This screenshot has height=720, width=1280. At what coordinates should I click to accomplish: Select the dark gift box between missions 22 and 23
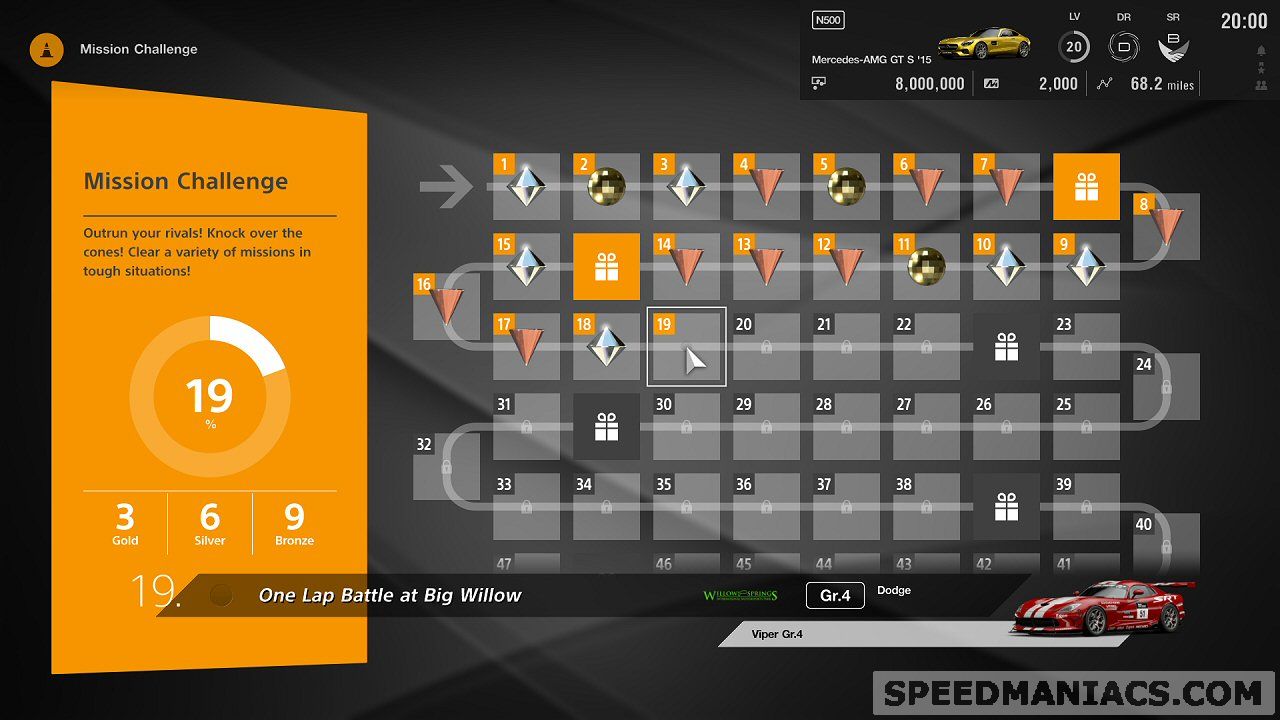[1006, 346]
